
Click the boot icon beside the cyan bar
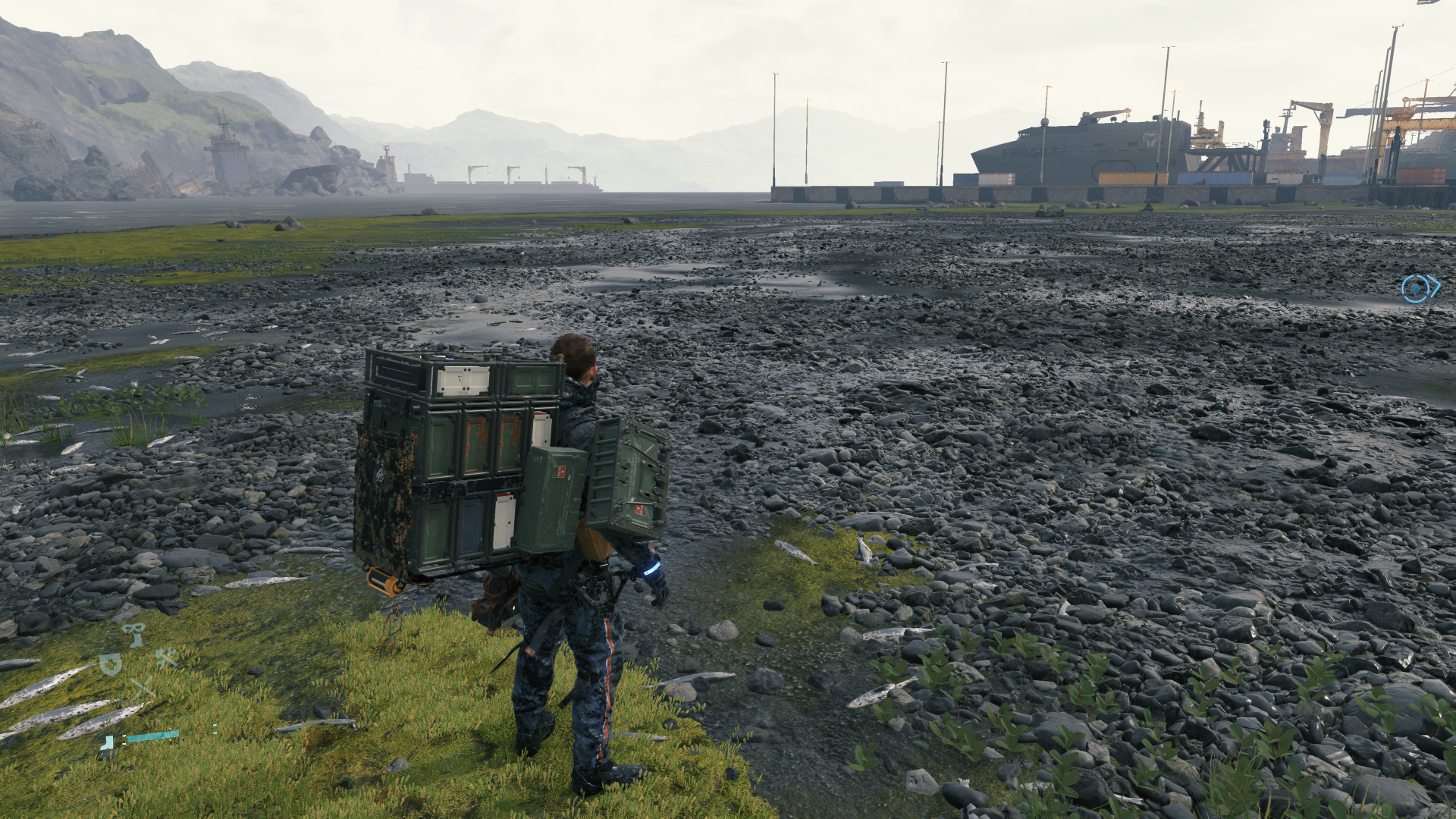108,742
